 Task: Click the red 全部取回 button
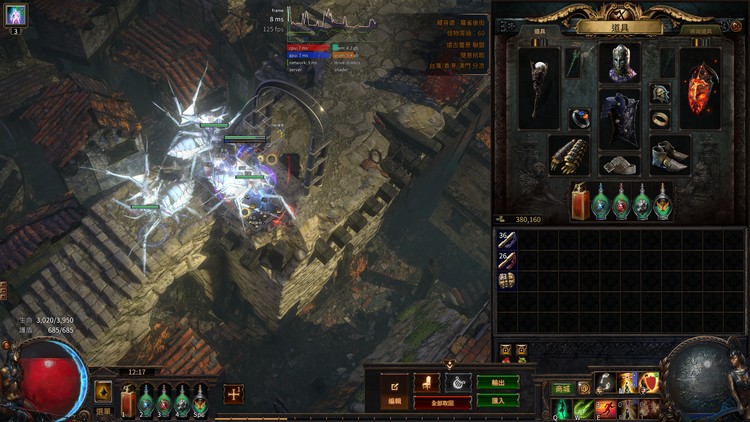pos(442,402)
